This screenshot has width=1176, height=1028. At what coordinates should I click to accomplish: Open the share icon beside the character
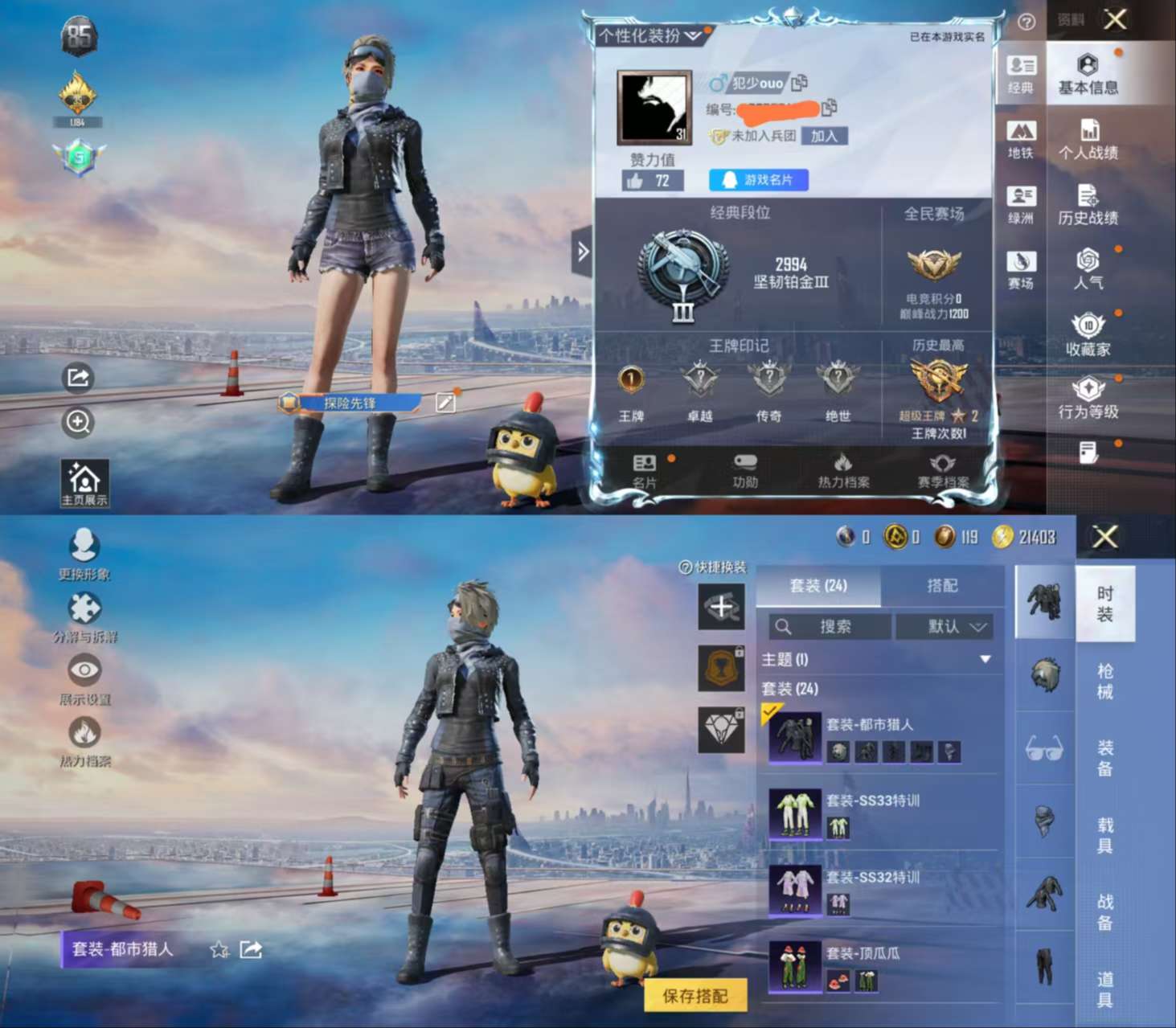click(78, 376)
